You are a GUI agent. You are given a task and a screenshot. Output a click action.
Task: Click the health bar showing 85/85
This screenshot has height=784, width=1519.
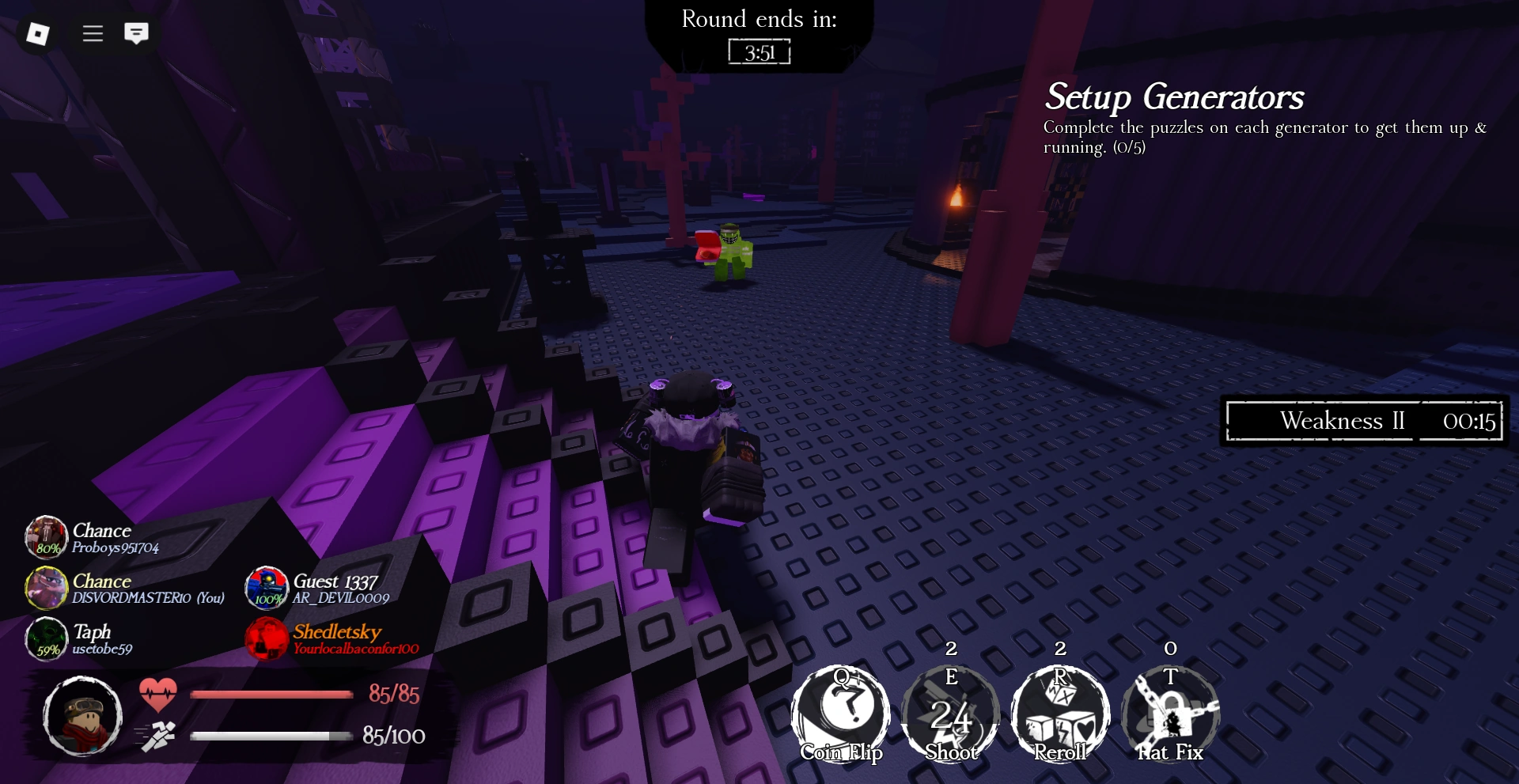click(273, 695)
